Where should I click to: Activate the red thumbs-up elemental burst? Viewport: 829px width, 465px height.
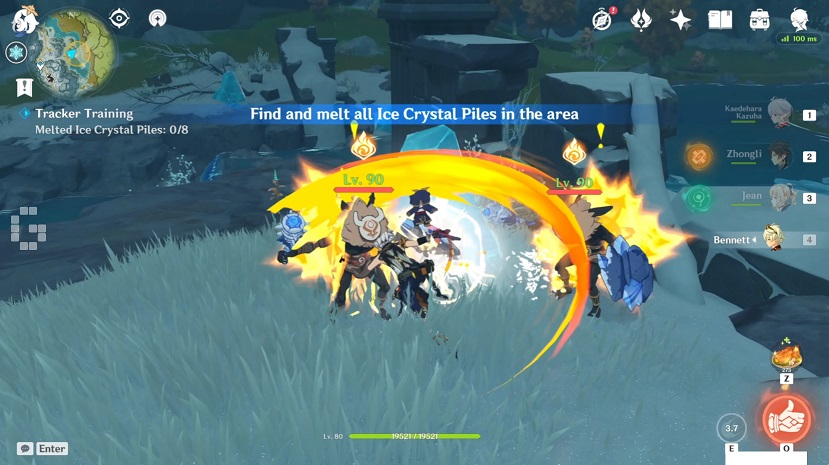point(786,418)
